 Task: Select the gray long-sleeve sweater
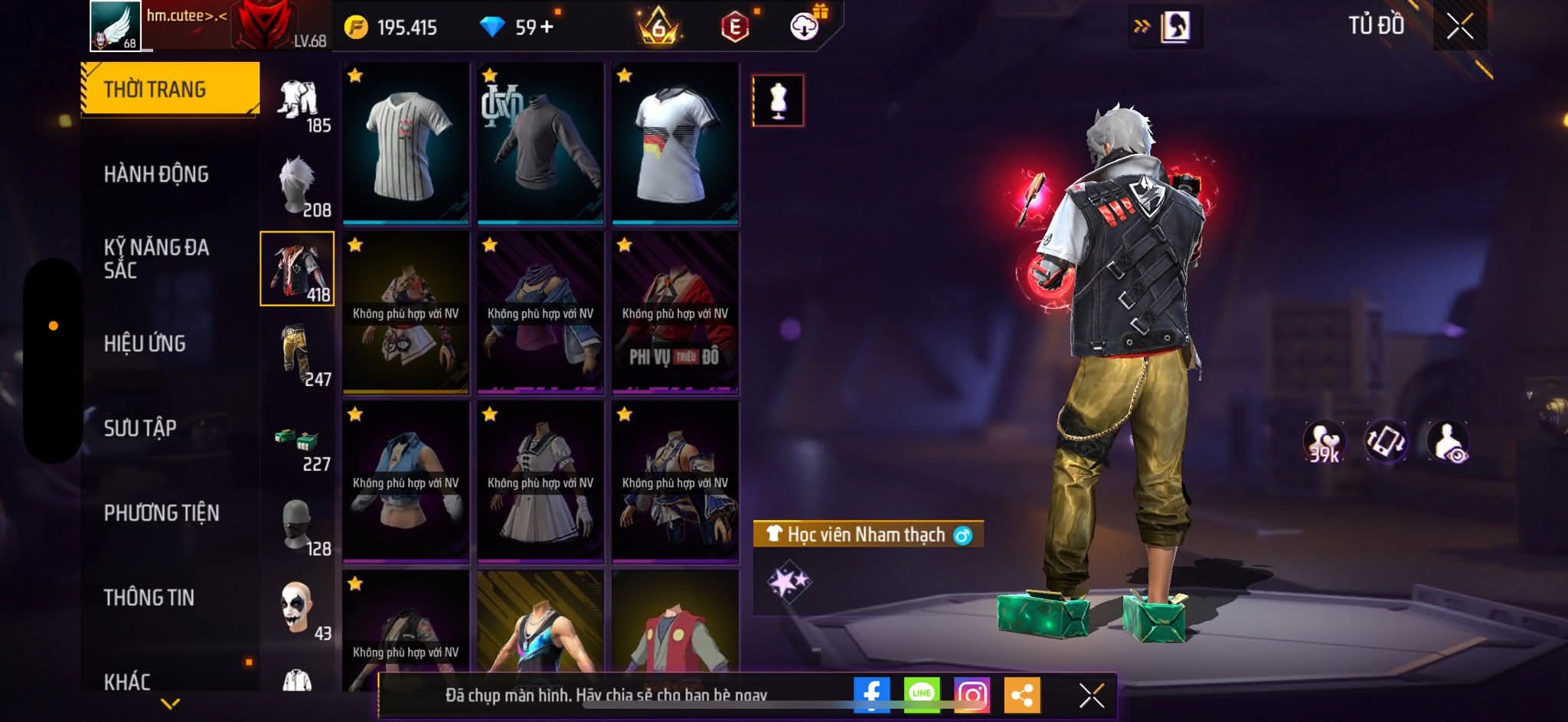541,144
